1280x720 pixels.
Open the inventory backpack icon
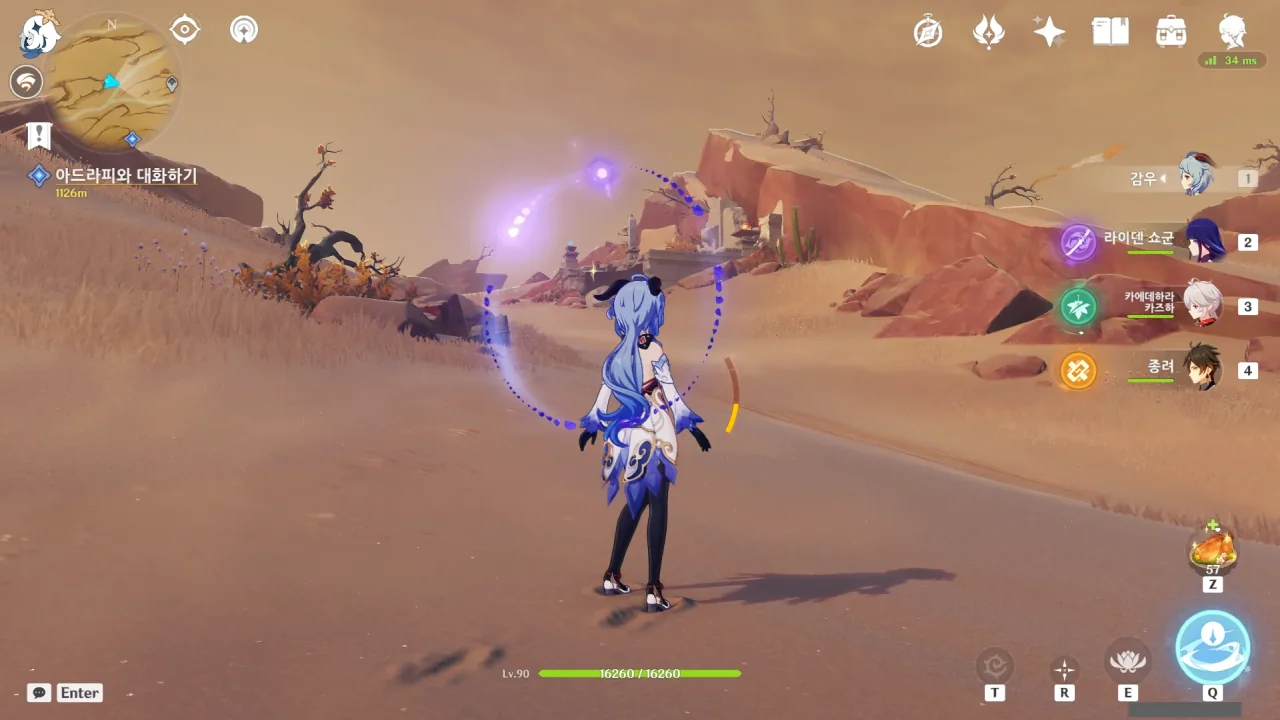1171,32
